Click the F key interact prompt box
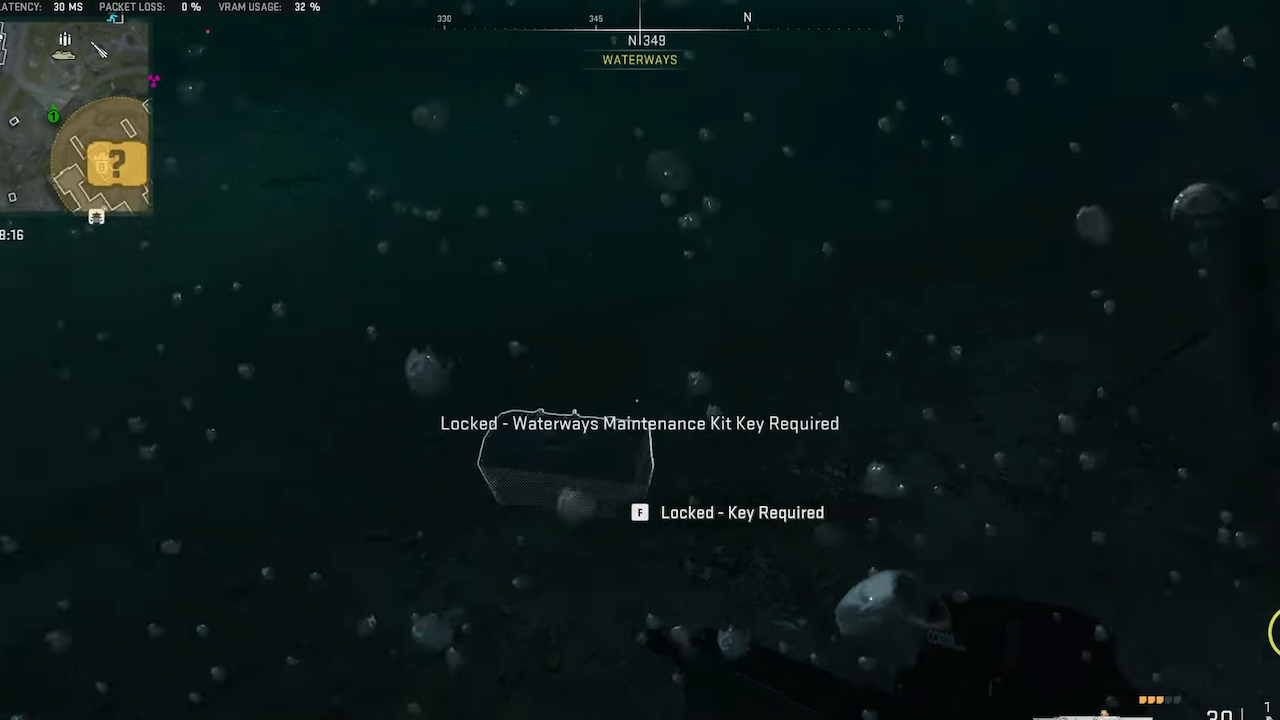 tap(639, 512)
